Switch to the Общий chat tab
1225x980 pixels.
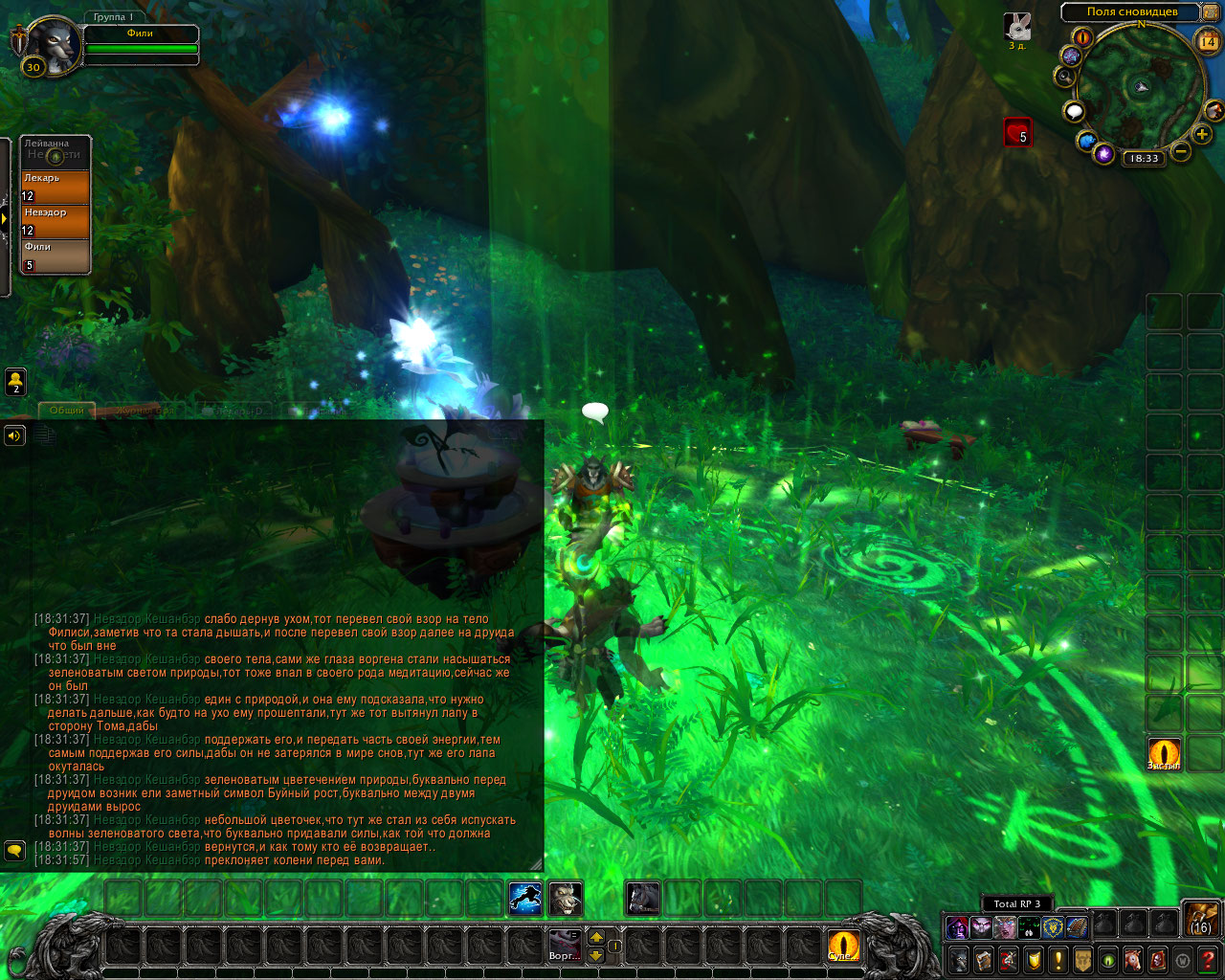[67, 411]
